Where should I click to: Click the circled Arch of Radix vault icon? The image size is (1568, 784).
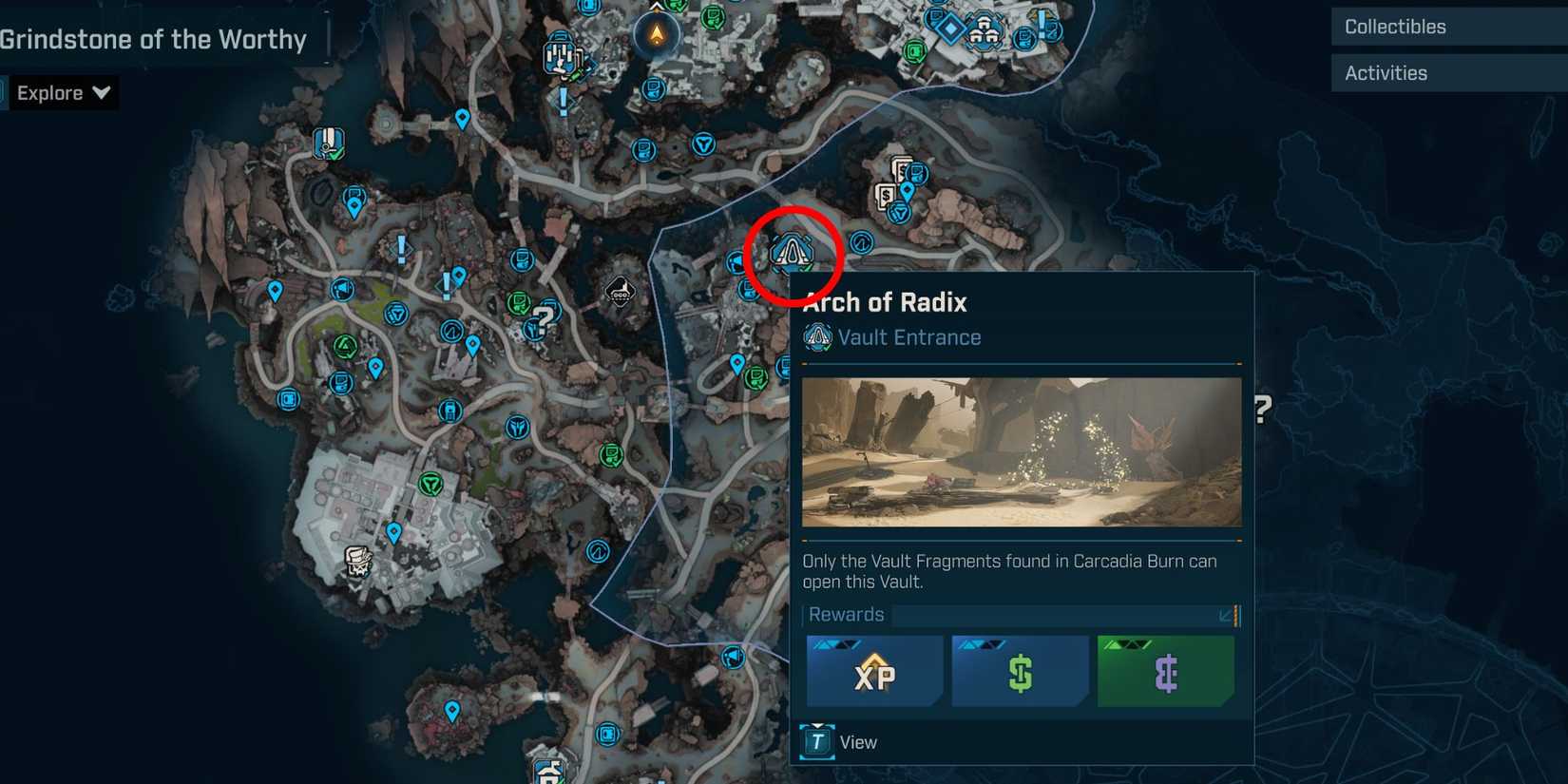point(794,253)
